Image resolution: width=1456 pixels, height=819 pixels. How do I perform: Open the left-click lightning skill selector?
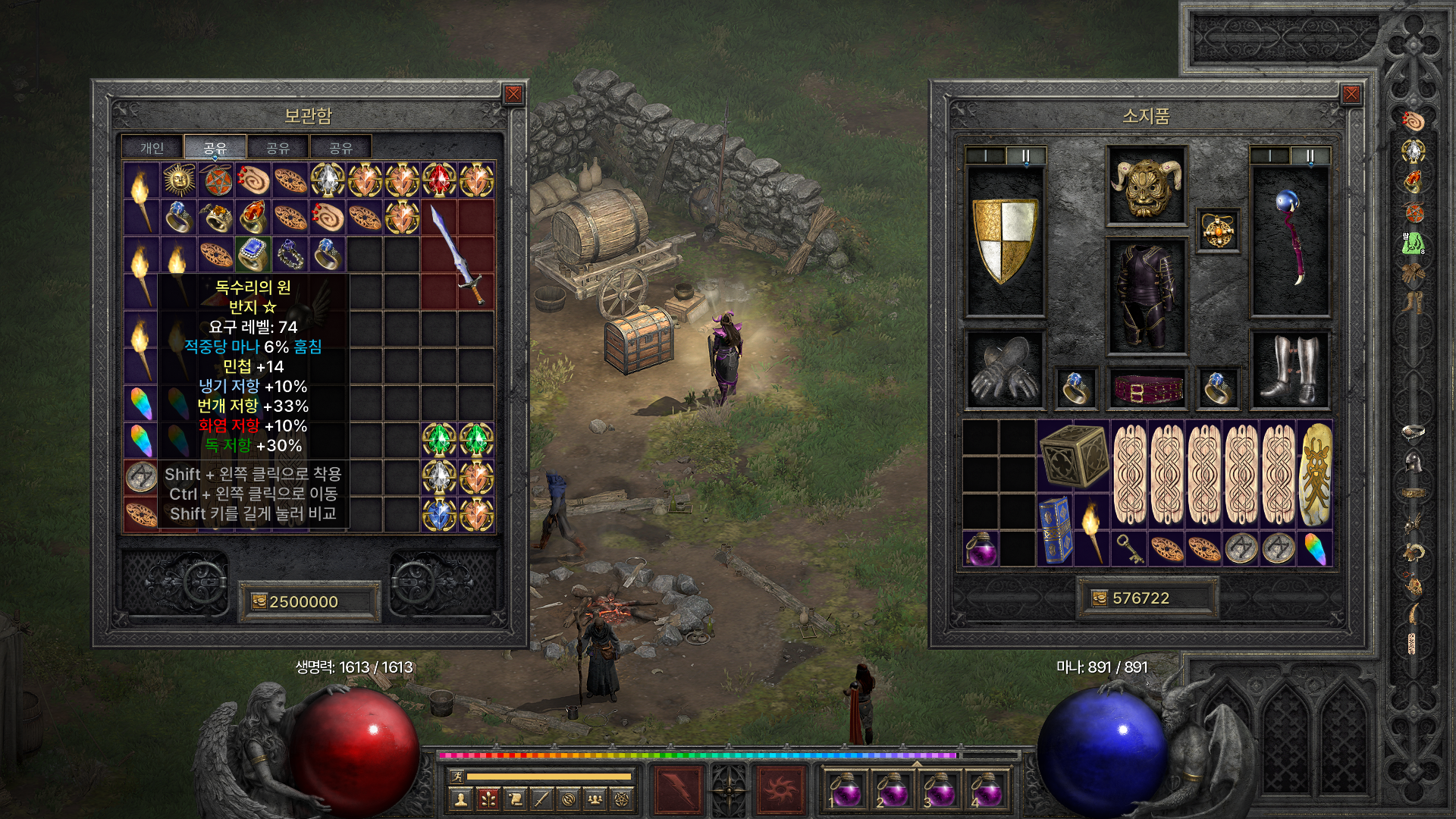tap(677, 789)
